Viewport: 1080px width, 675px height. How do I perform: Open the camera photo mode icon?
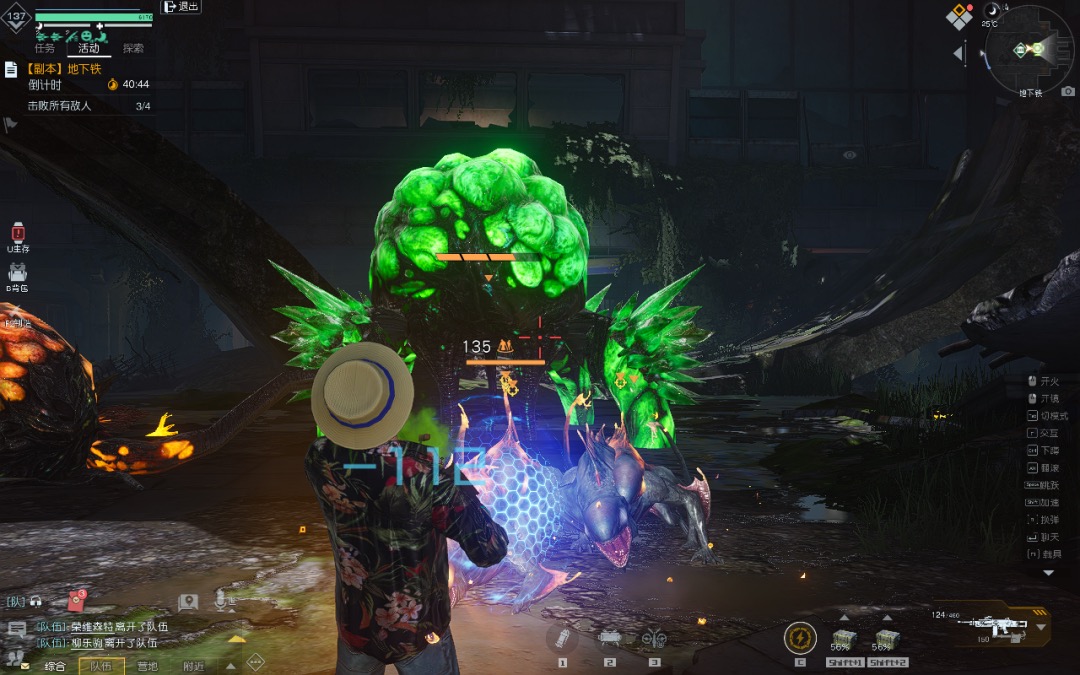[1068, 91]
